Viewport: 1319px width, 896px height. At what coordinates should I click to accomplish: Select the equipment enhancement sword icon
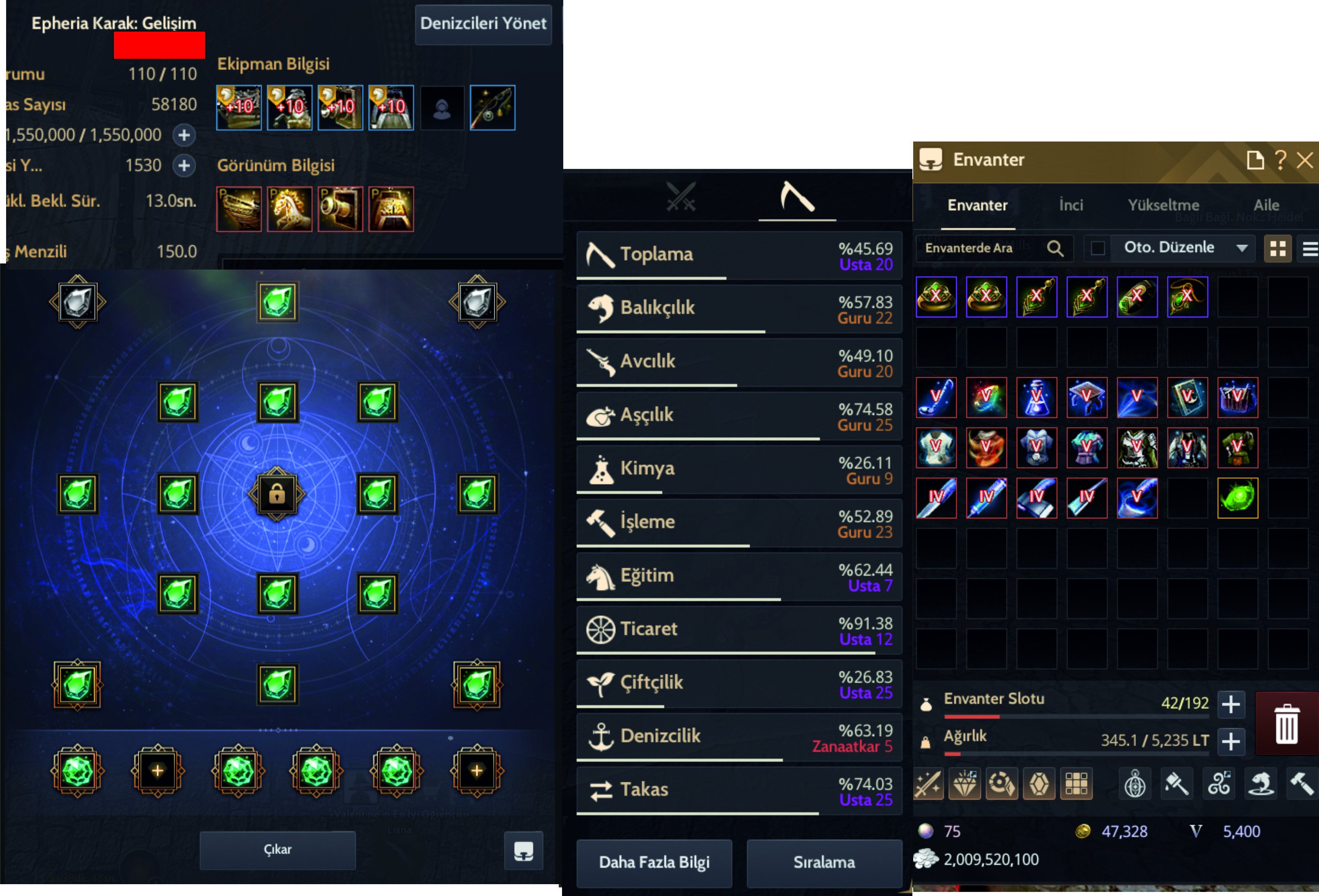click(x=929, y=784)
